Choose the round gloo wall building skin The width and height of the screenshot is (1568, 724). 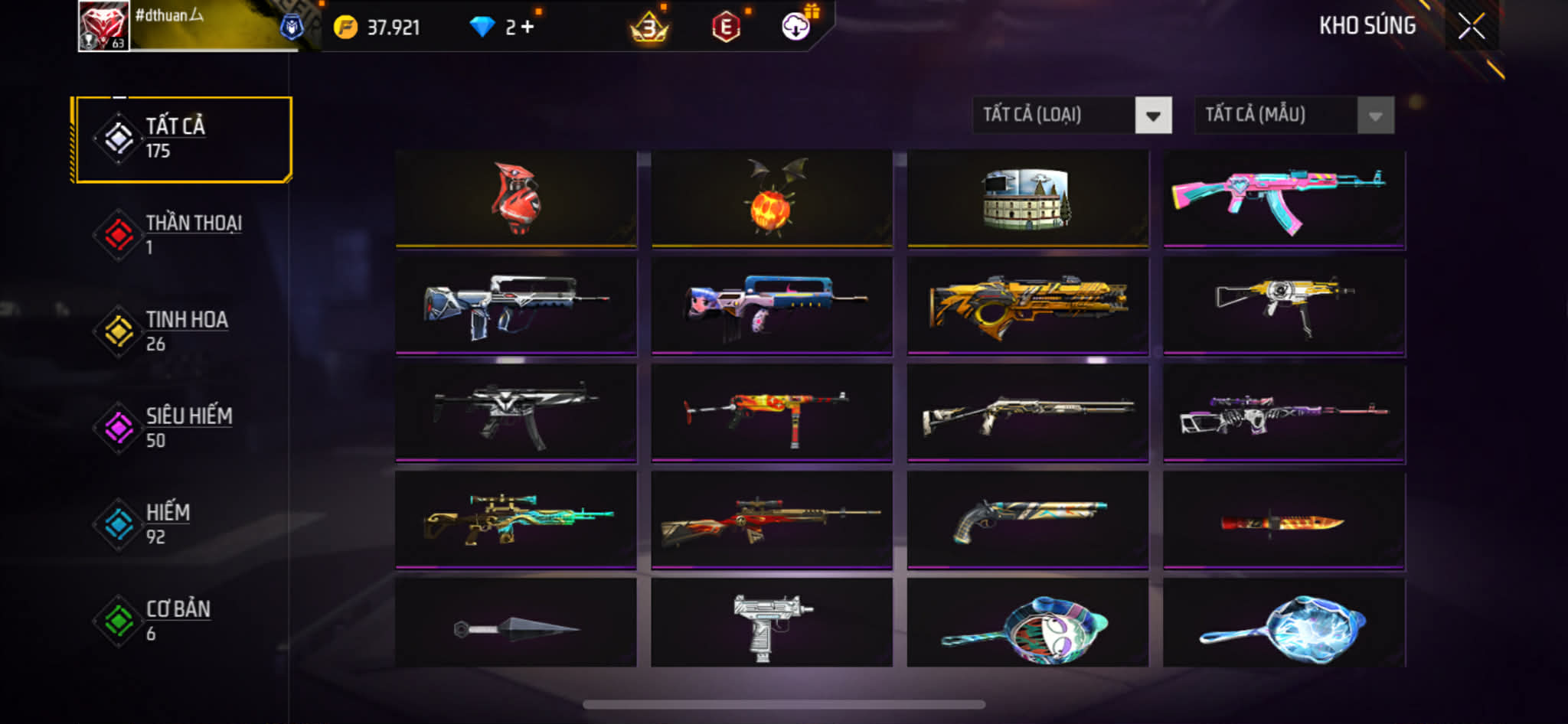click(1027, 199)
